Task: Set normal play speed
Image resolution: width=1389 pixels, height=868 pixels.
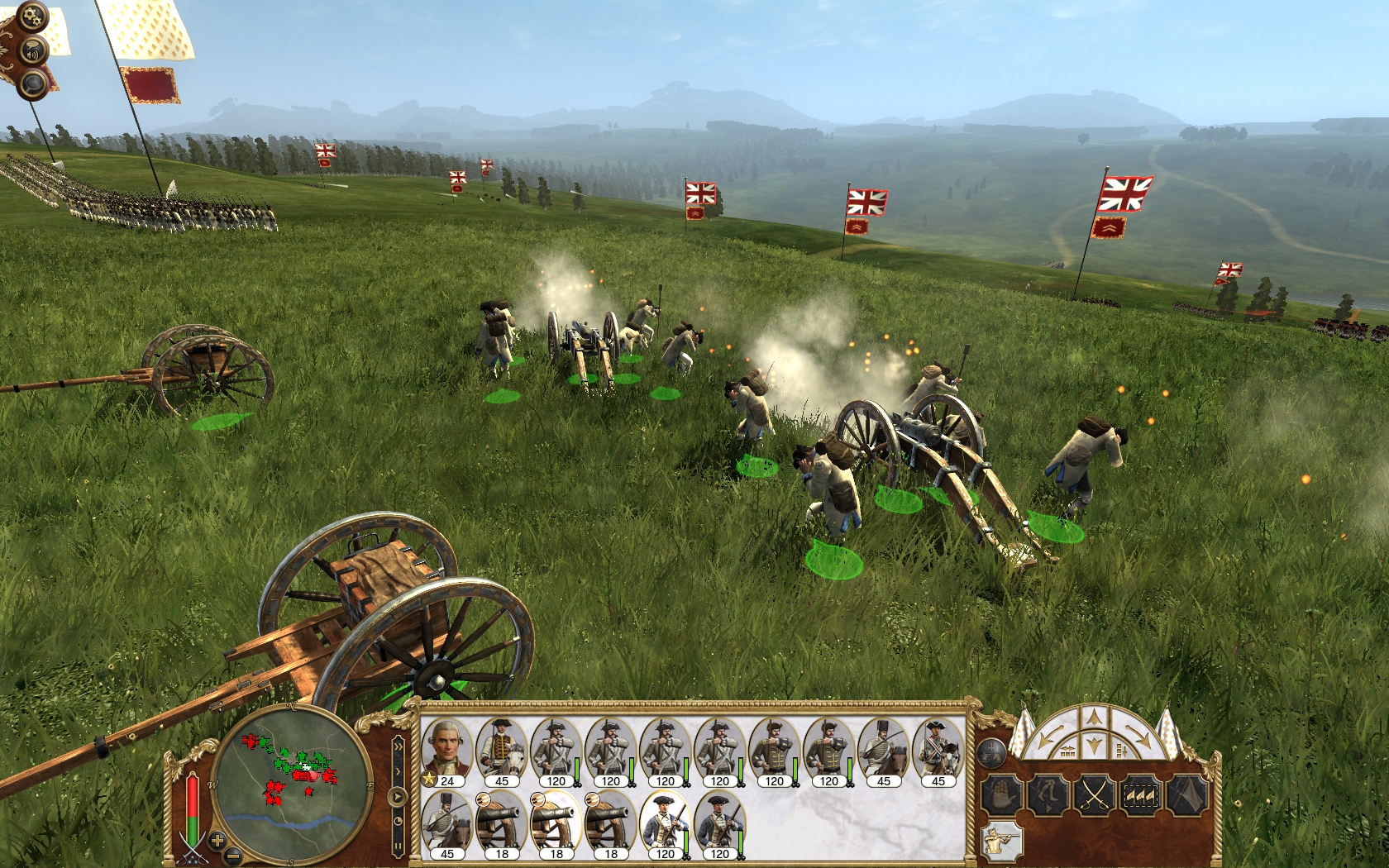Action: tap(399, 798)
